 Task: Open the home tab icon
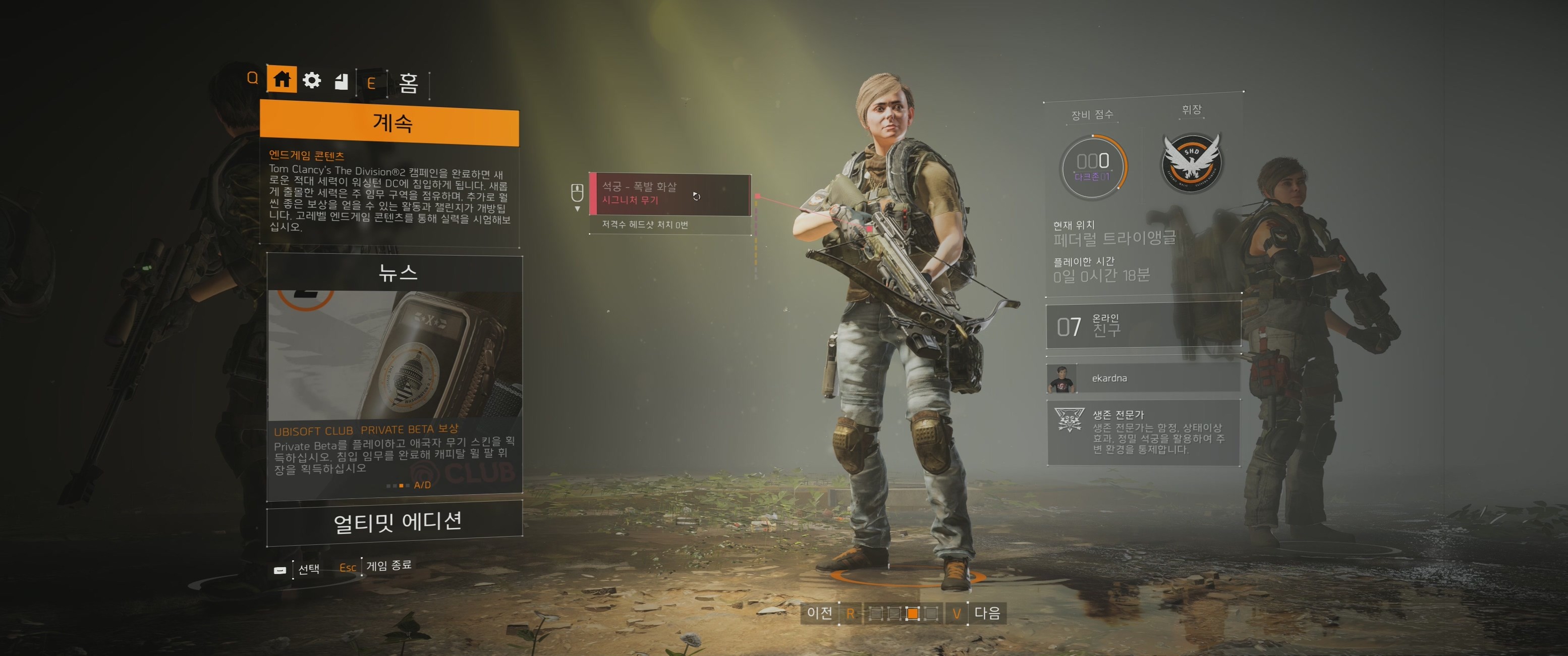click(282, 79)
